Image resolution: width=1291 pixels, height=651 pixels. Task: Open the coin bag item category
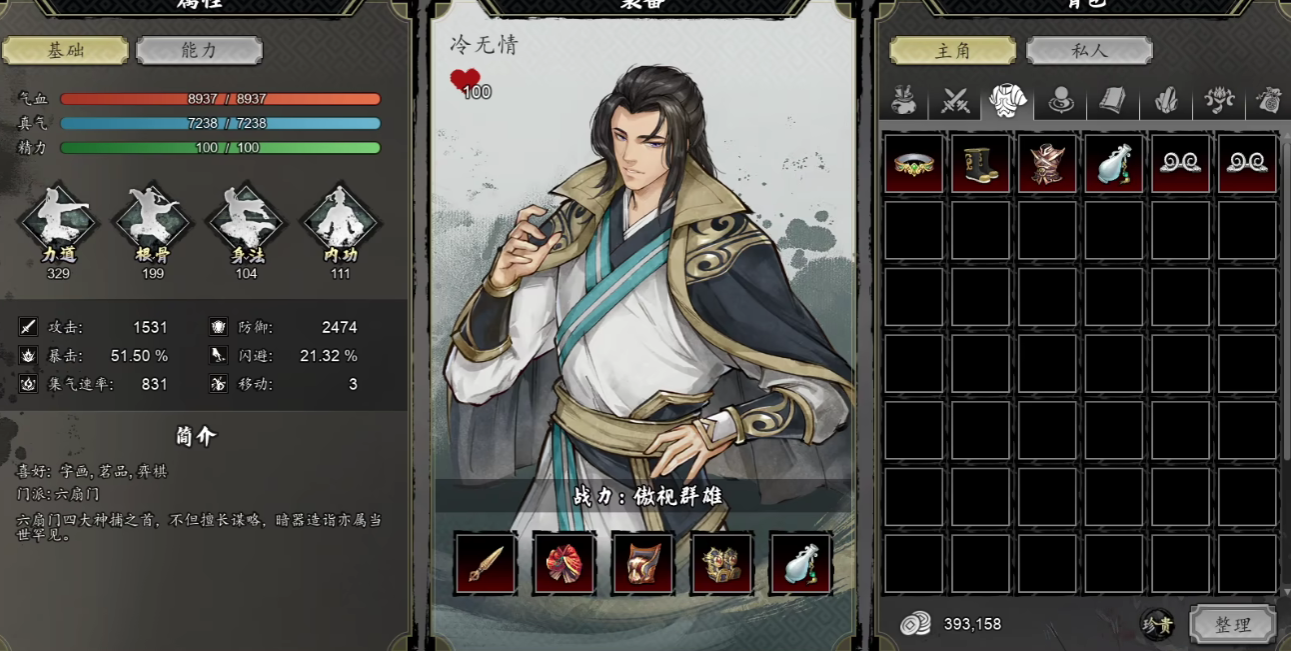(x=1270, y=100)
